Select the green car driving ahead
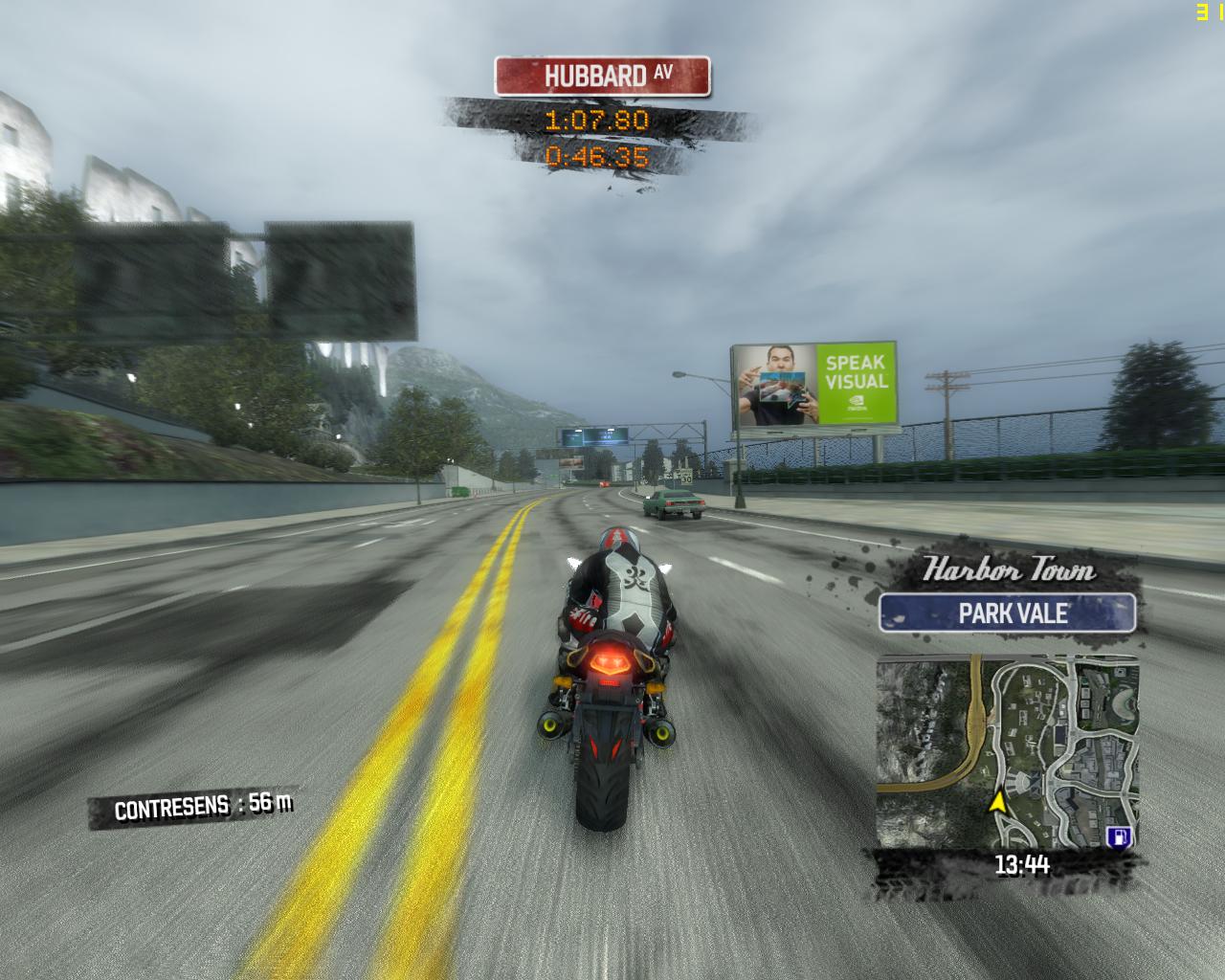 [676, 502]
